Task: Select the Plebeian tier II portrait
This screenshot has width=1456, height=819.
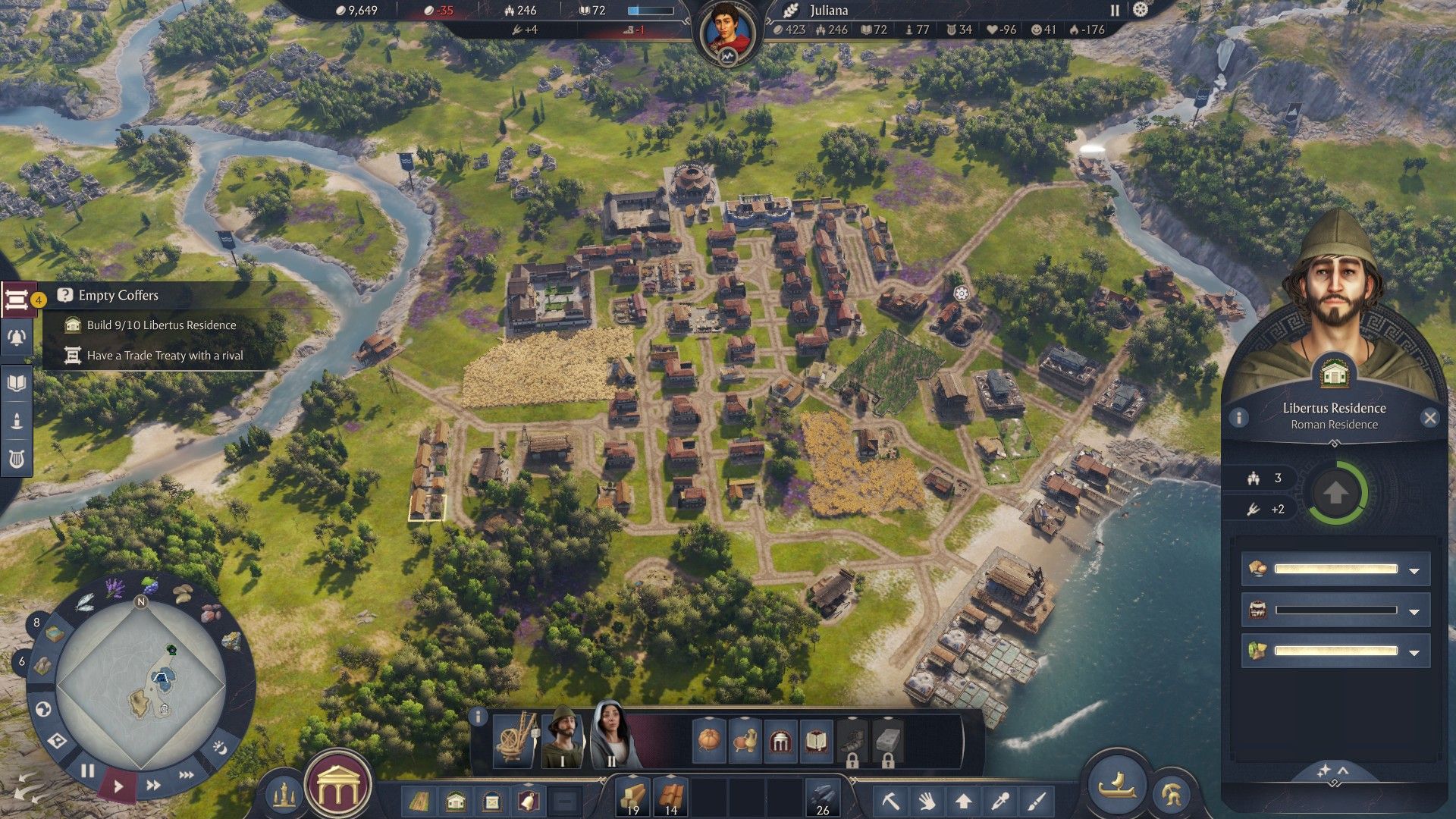Action: 611,736
